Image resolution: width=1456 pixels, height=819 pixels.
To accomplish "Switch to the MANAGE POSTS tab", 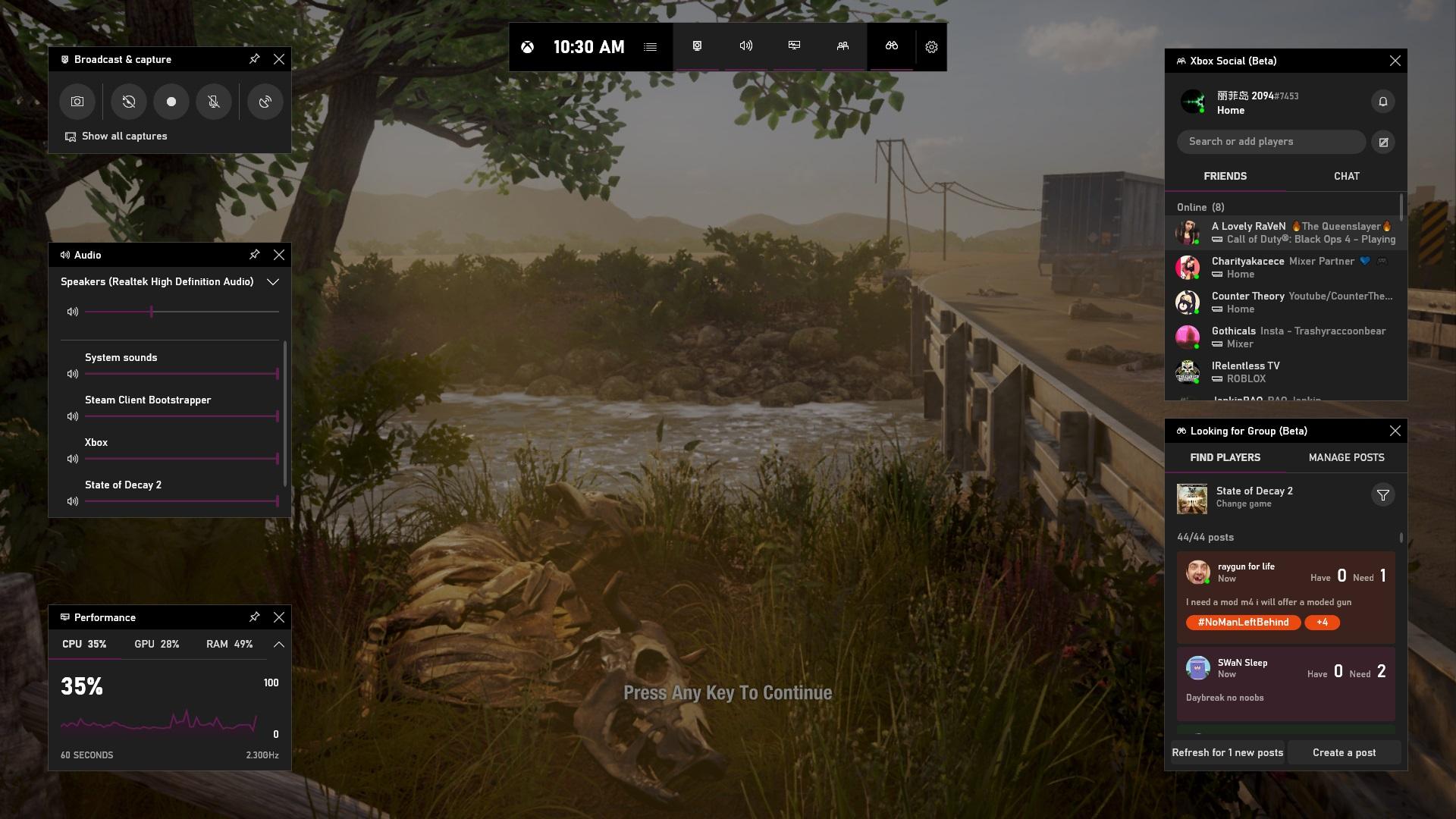I will pyautogui.click(x=1346, y=457).
